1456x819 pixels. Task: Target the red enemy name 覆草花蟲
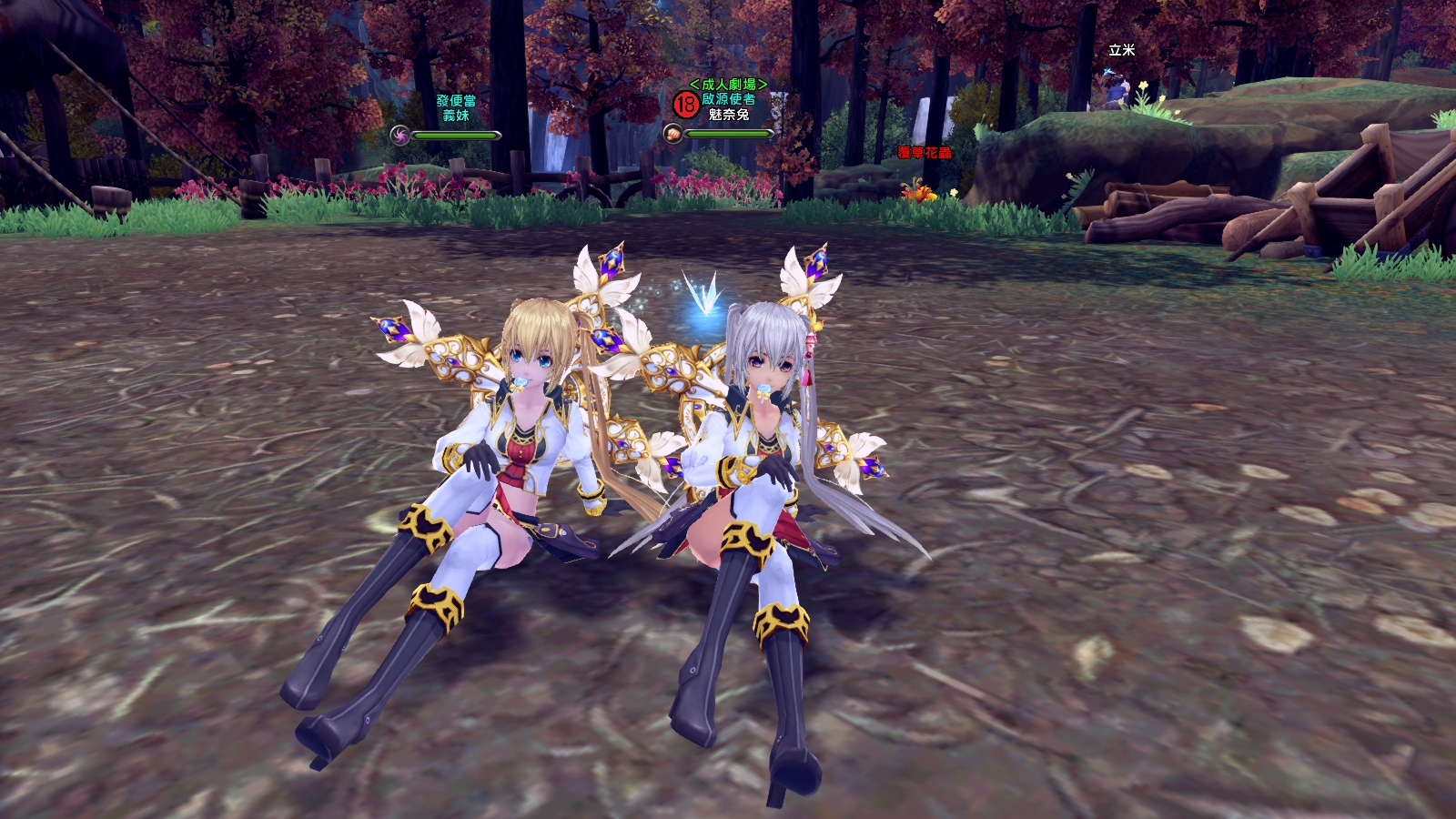(925, 152)
